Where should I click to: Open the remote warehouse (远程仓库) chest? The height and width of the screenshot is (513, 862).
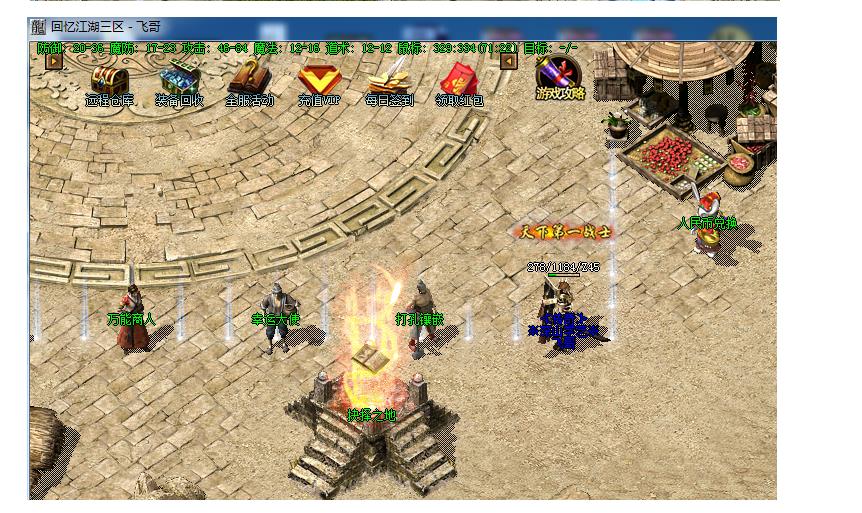click(109, 79)
